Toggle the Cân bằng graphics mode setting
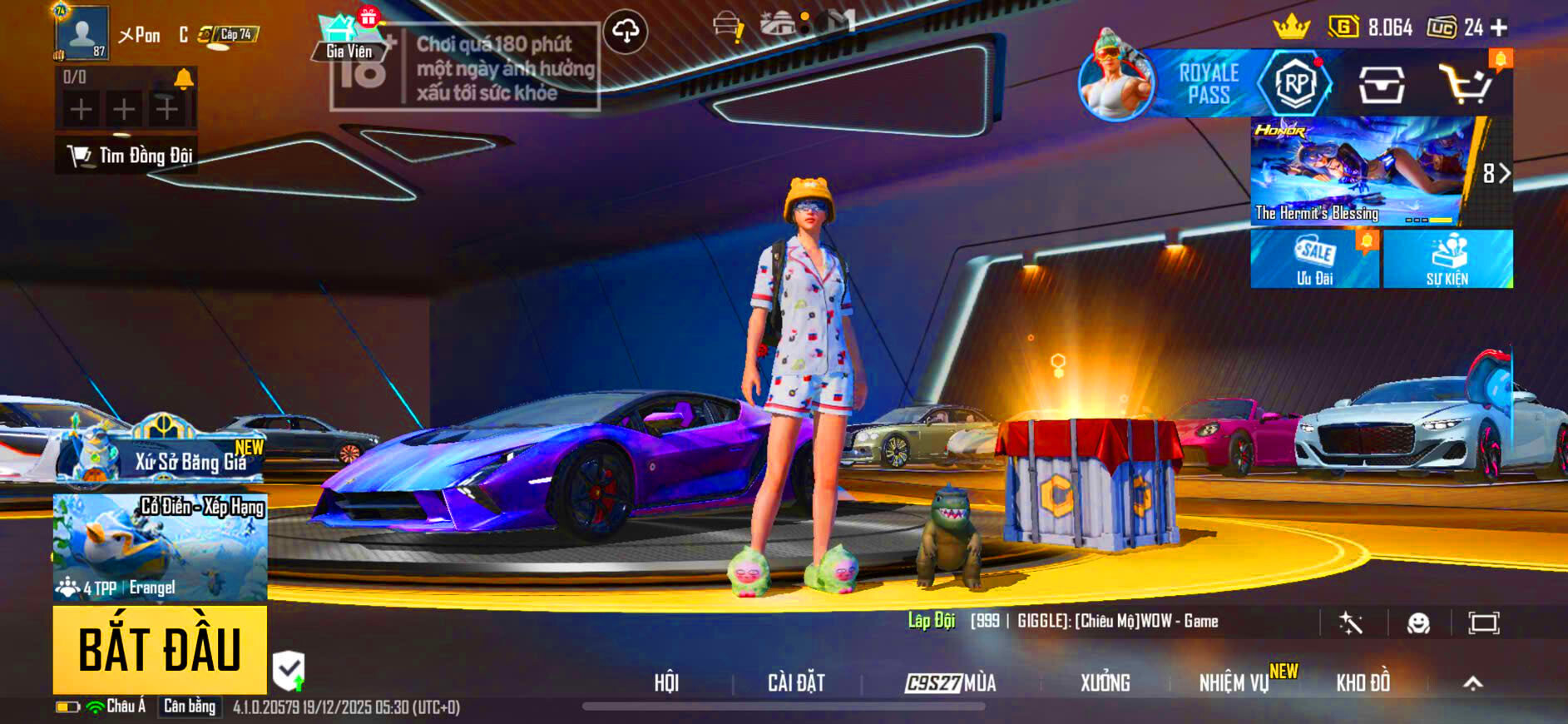Screen dimensions: 1568x724 click(189, 708)
